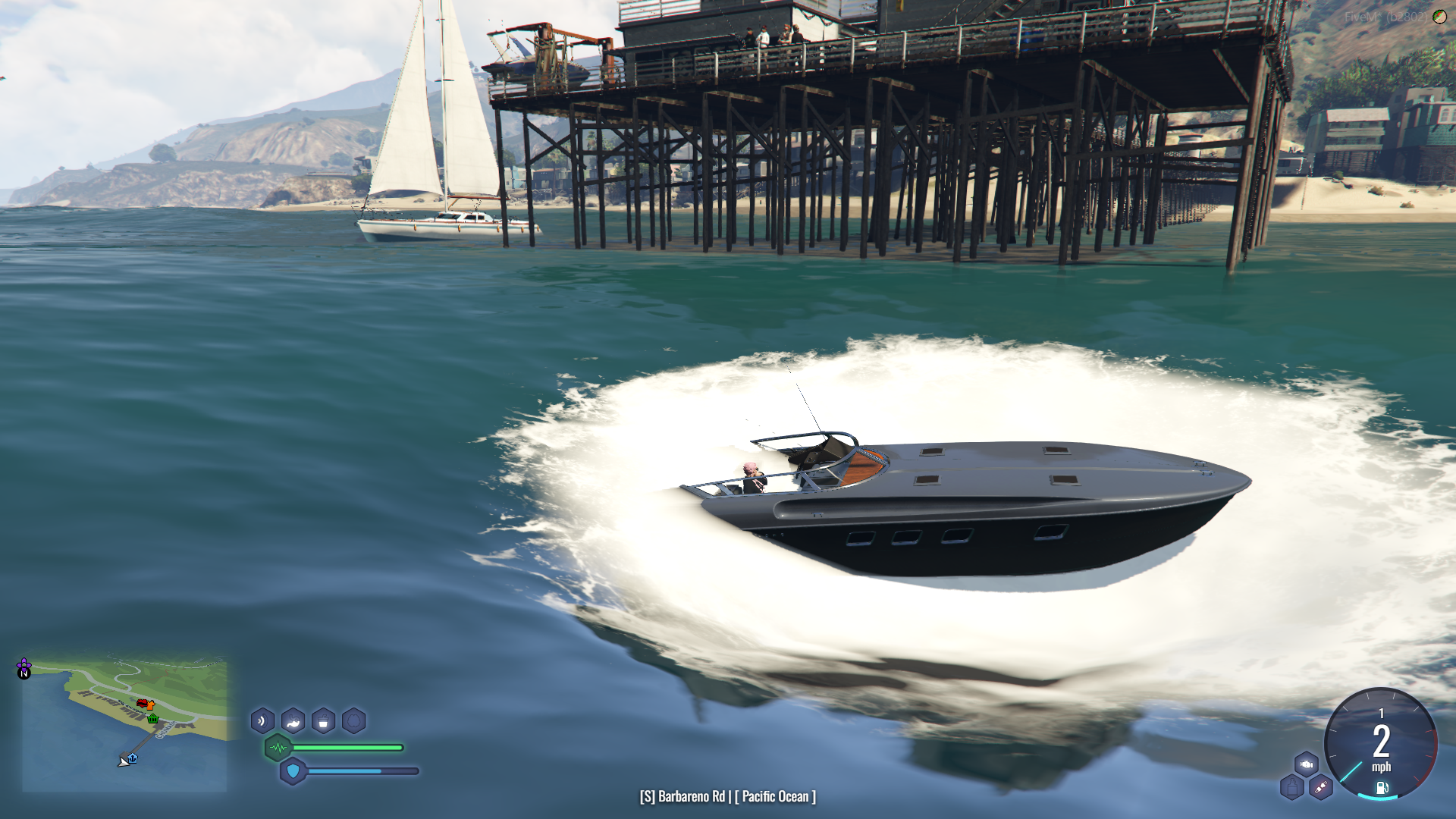Click the fuel pump icon on speedometer

(1382, 788)
